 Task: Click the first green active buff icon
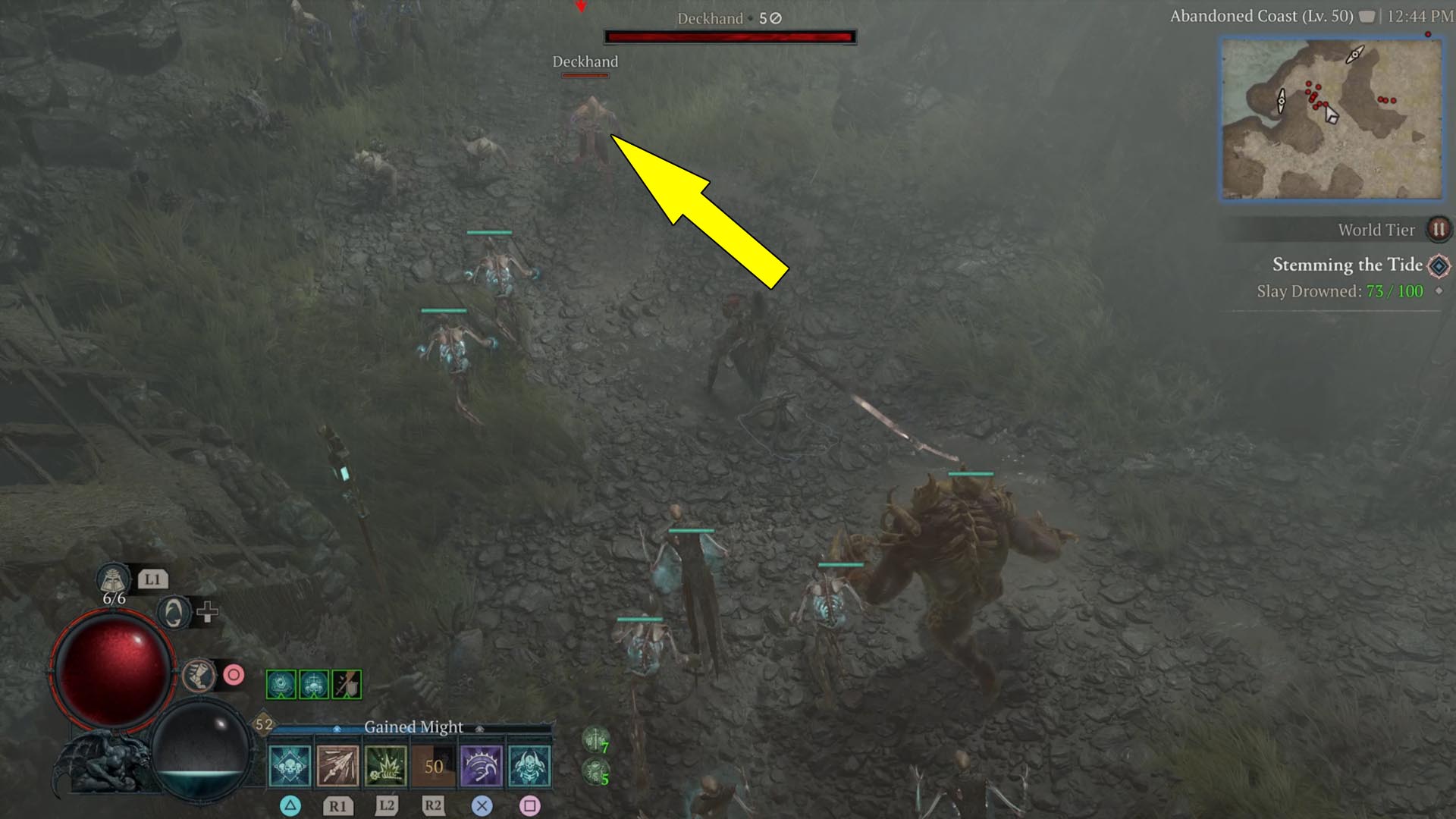281,684
